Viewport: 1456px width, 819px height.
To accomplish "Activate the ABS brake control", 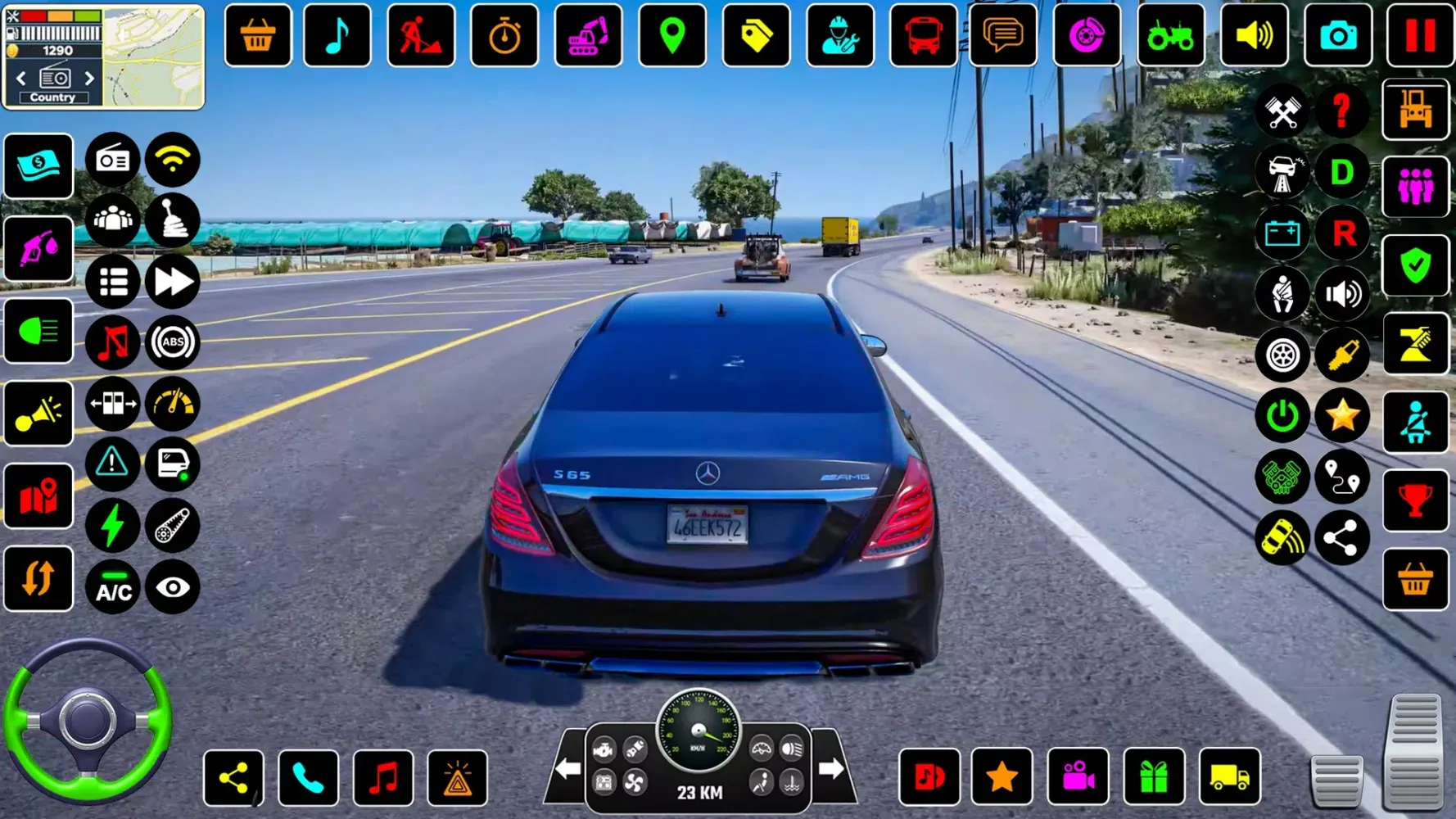I will [x=172, y=342].
